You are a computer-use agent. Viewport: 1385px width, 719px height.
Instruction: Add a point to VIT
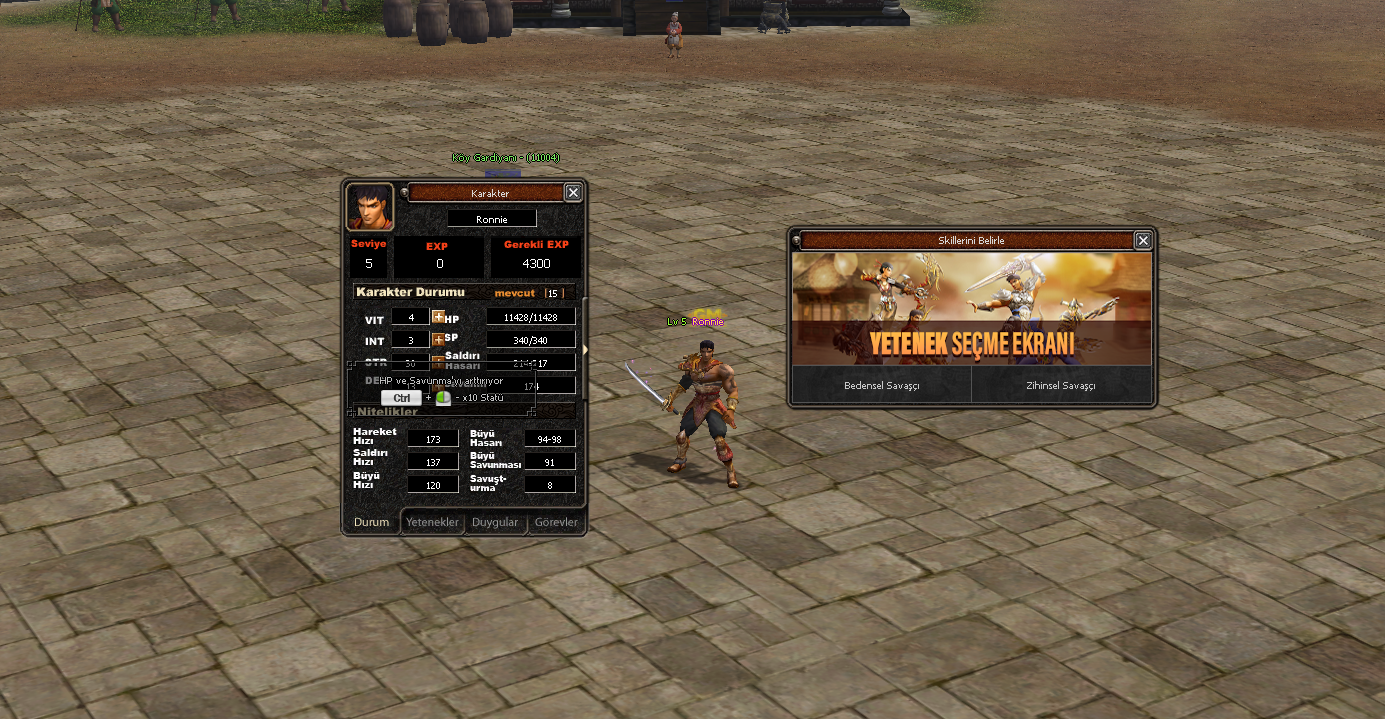pos(438,317)
